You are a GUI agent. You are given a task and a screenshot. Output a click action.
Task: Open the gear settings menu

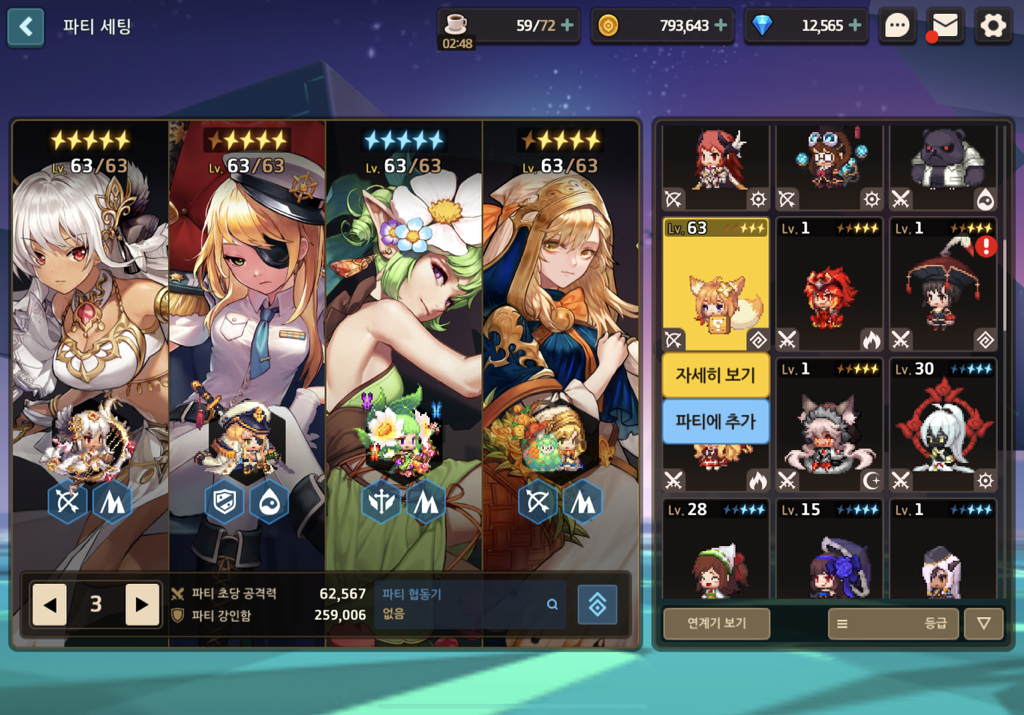click(993, 26)
